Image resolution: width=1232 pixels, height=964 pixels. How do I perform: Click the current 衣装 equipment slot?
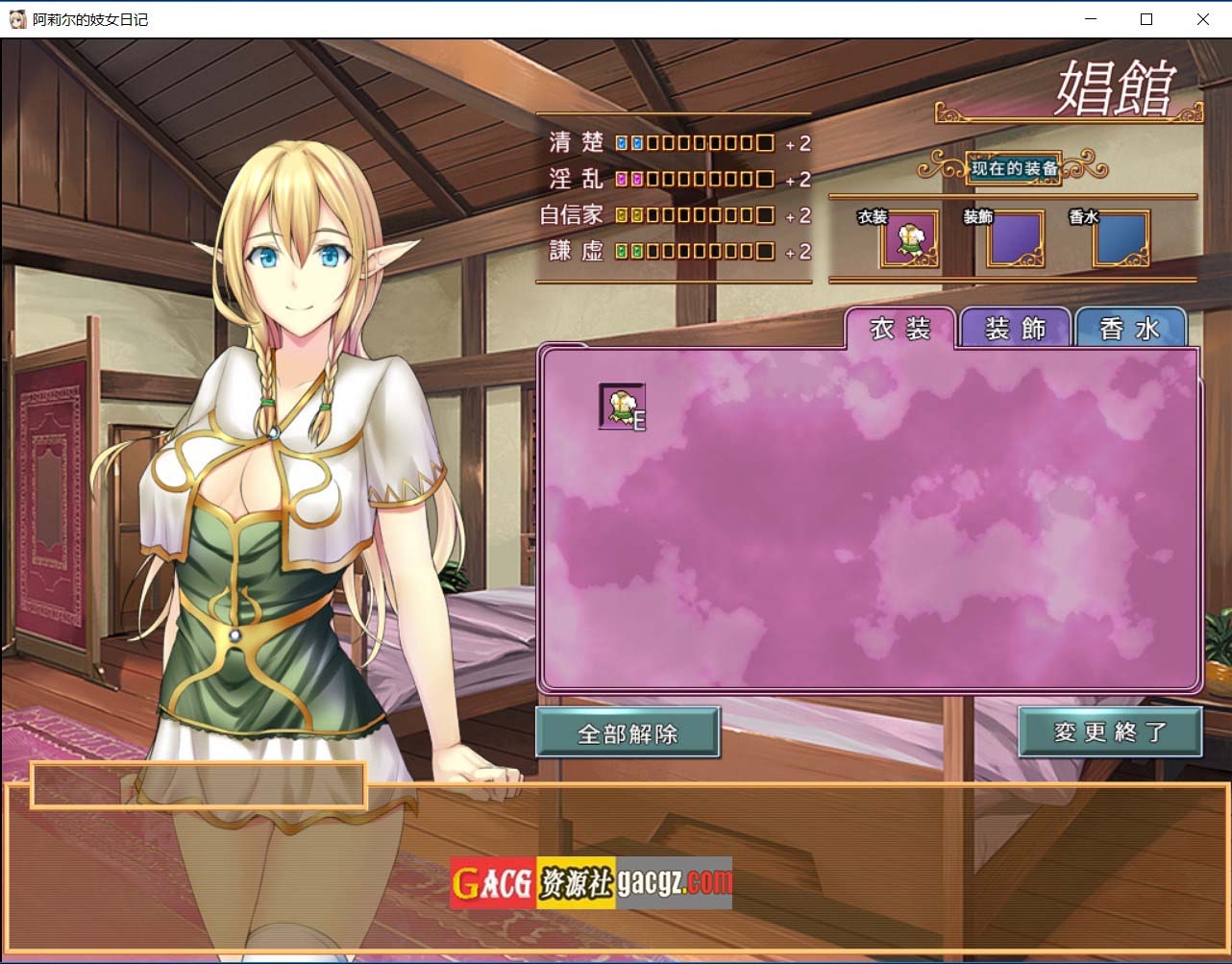(x=909, y=238)
